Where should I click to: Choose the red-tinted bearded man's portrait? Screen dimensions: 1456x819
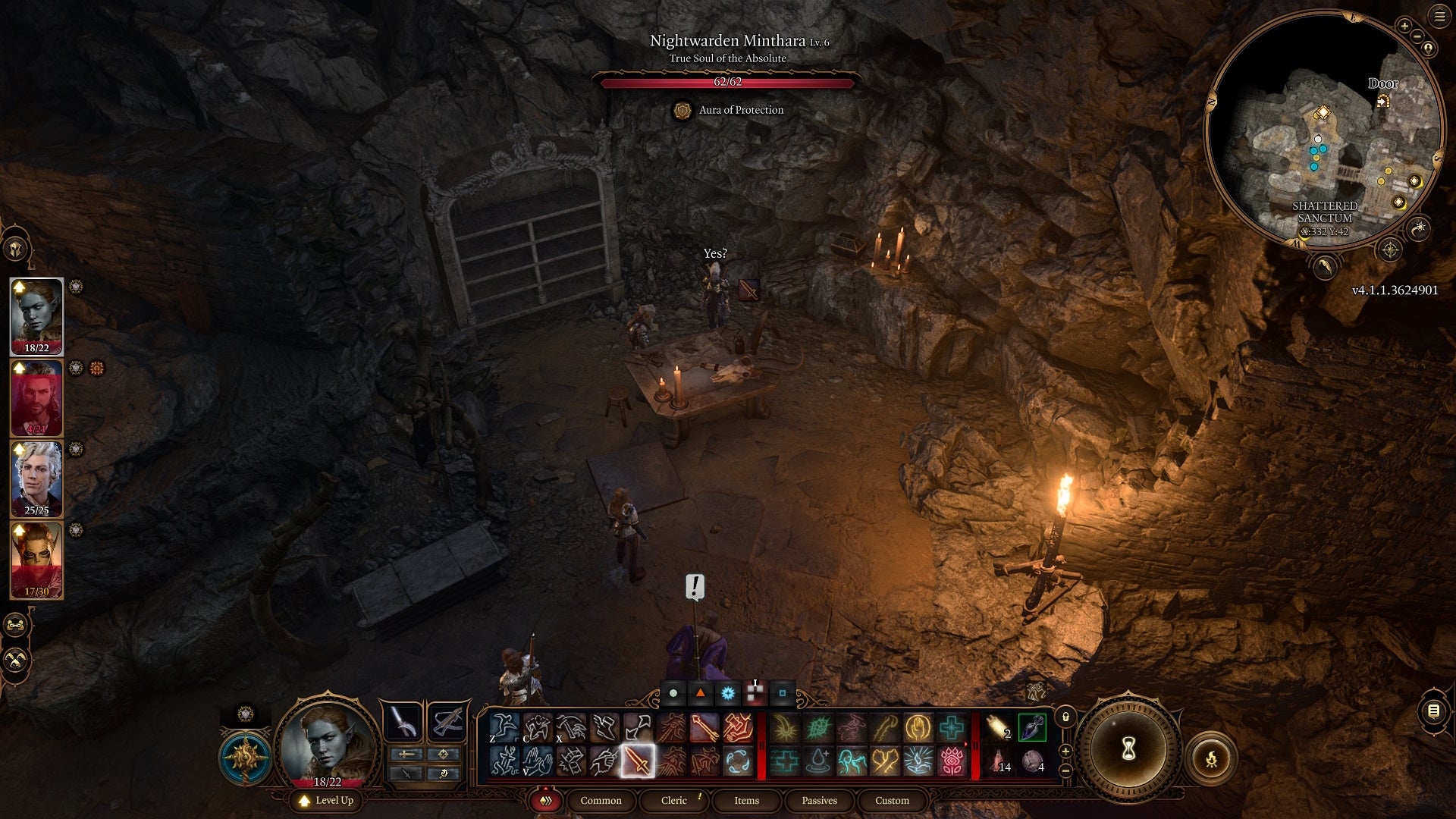(36, 397)
